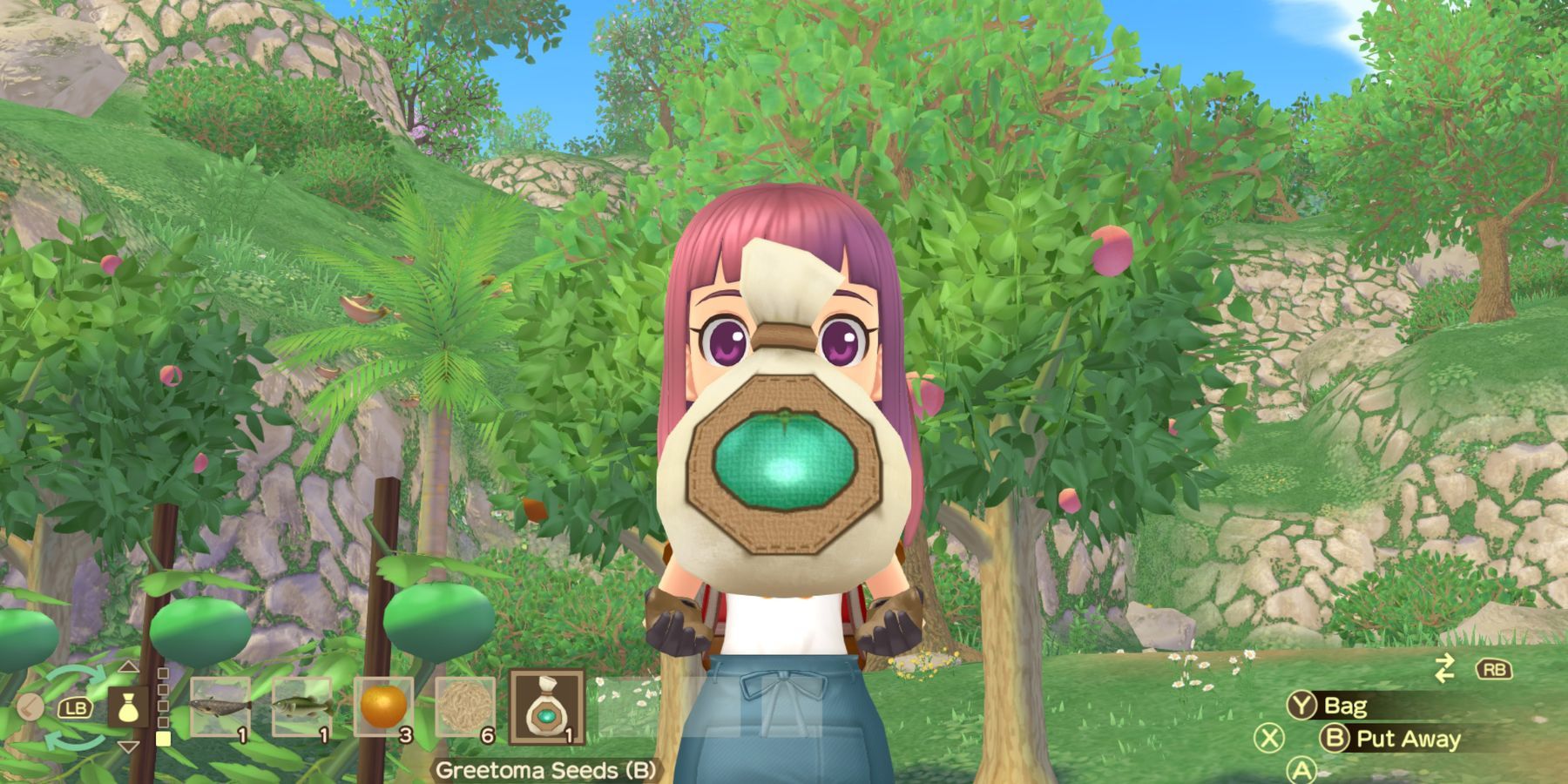The height and width of the screenshot is (784, 1568).
Task: Click the sickle tool icon on the left
Action: pyautogui.click(x=30, y=706)
